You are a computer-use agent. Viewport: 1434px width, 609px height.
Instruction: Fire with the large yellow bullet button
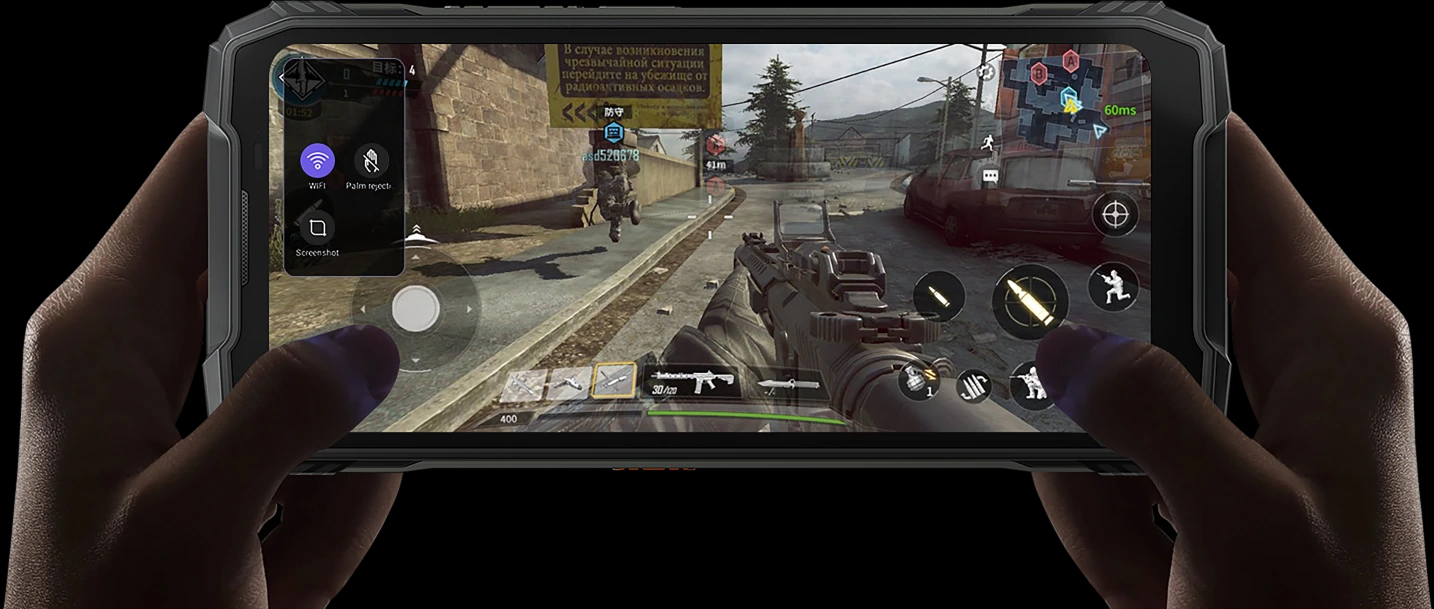tap(1029, 301)
